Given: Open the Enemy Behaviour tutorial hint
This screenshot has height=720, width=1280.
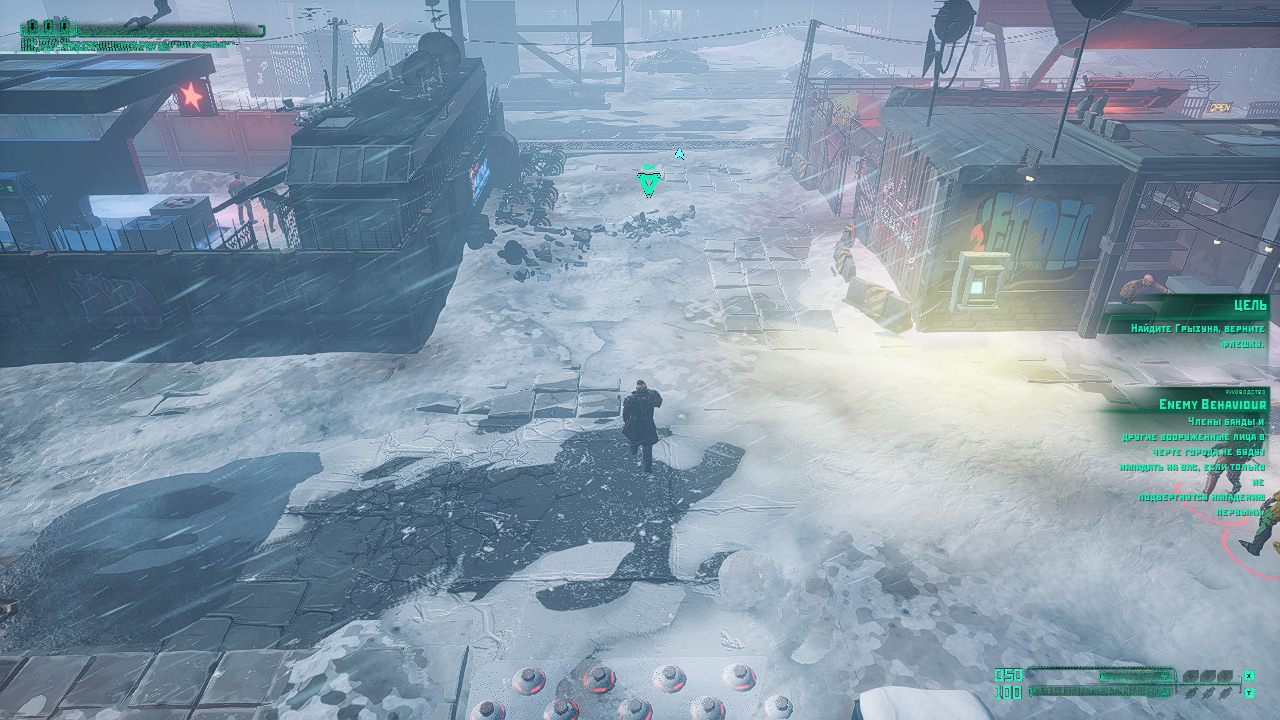Looking at the screenshot, I should point(1212,404).
